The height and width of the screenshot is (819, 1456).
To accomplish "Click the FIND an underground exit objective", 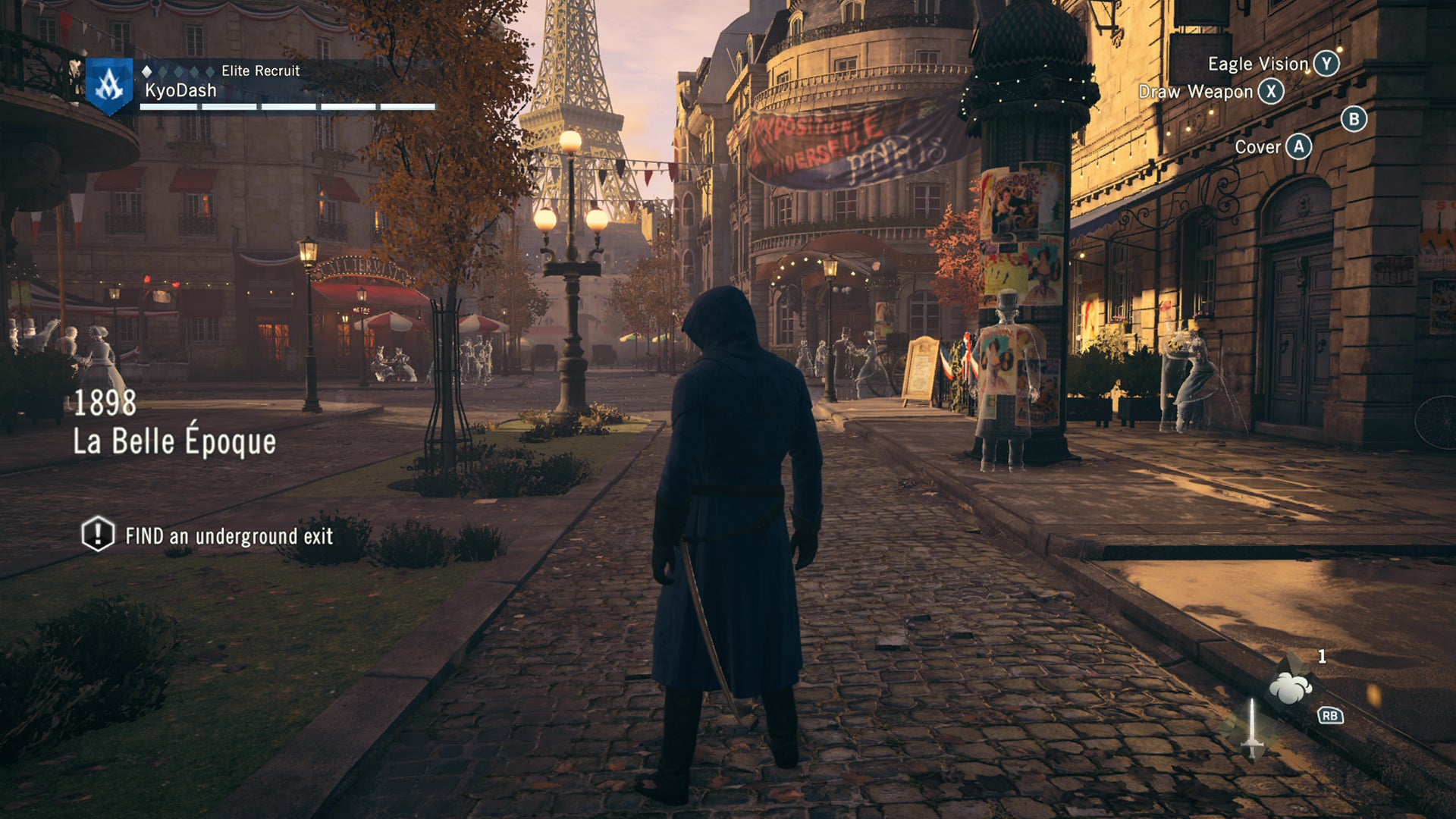I will (228, 537).
